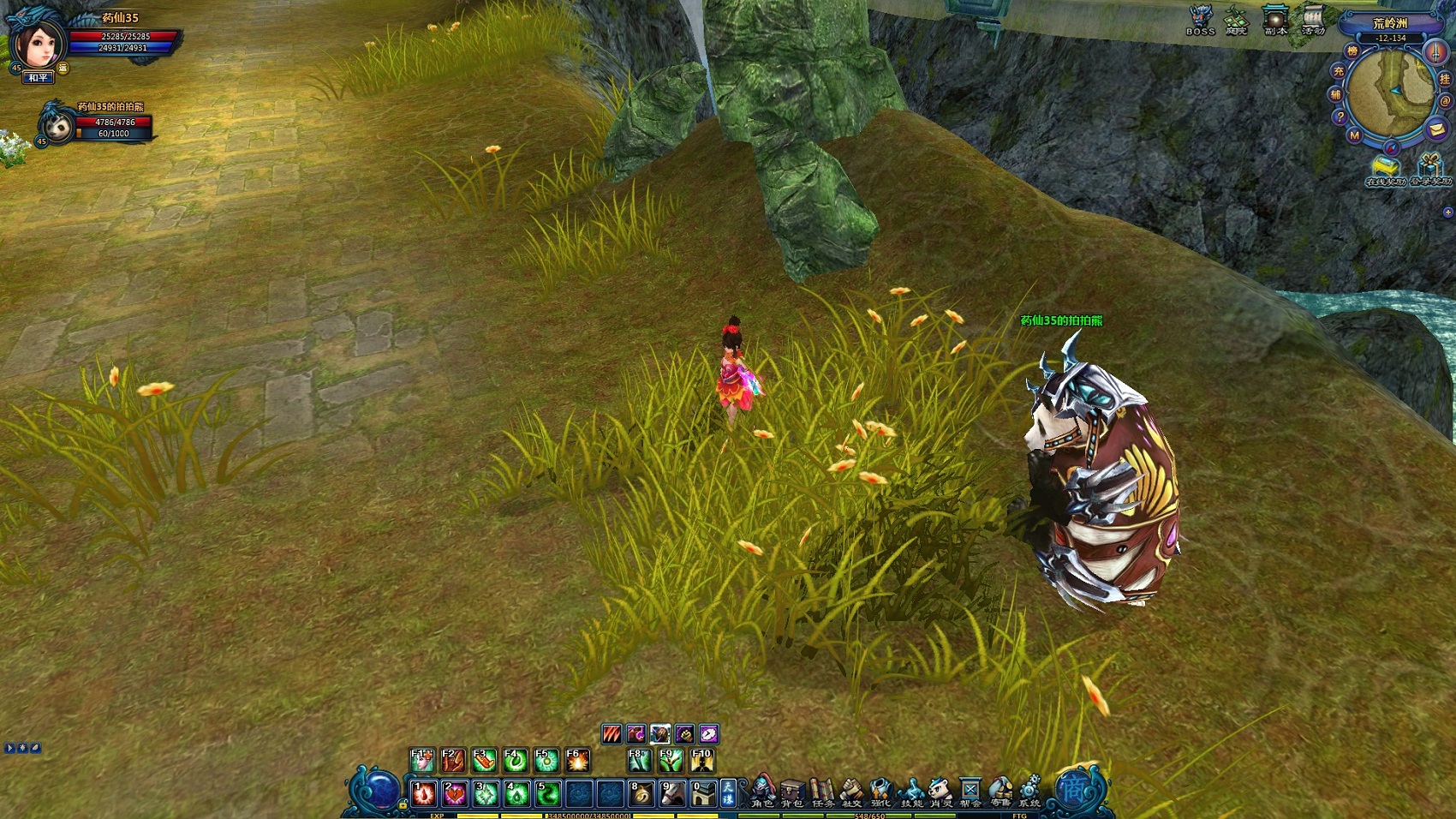
Task: Activate the F6 fire explosion skill
Action: click(x=577, y=760)
